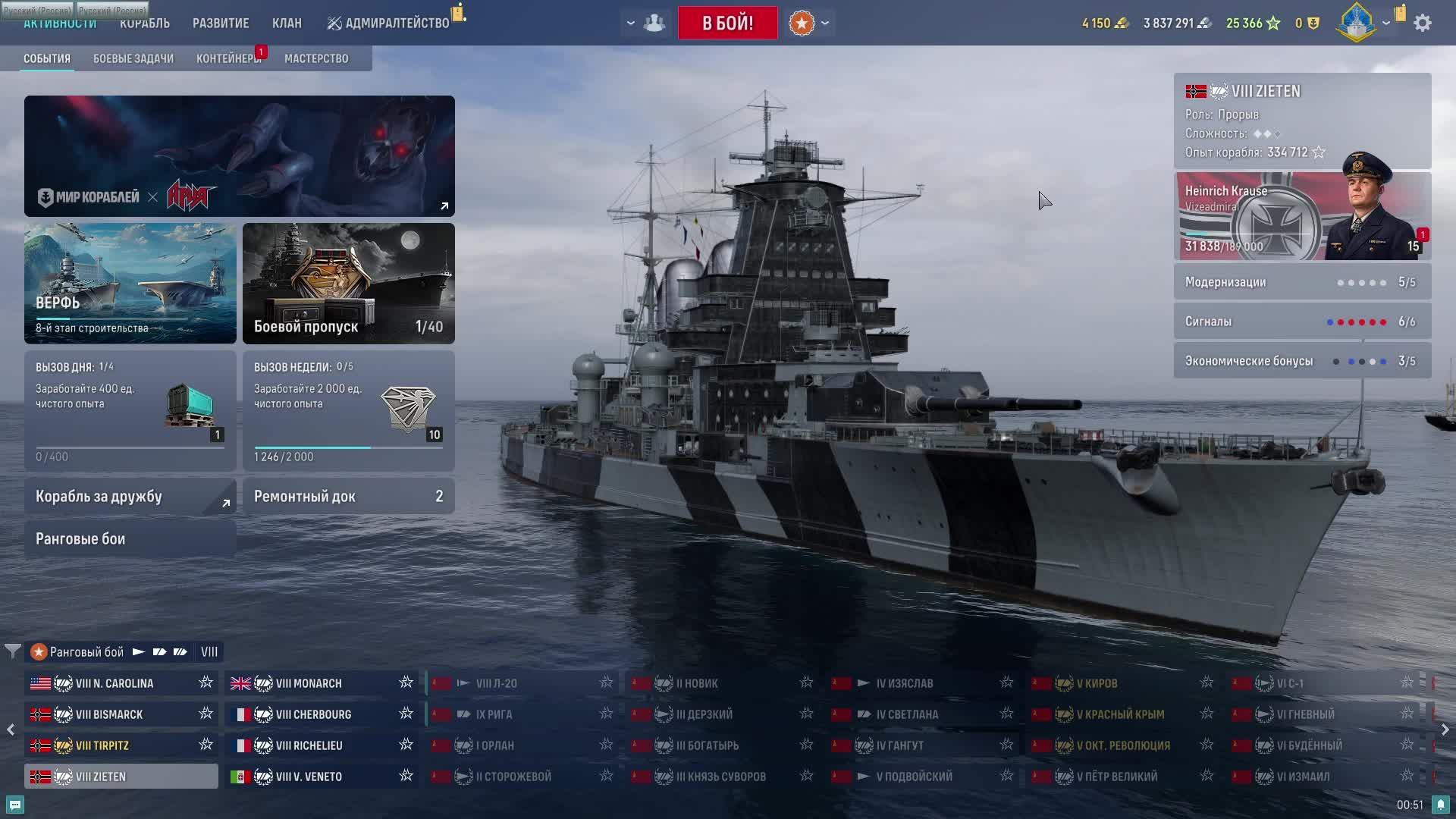The image size is (1456, 819).
Task: Open settings via the gear icon
Action: tap(1423, 23)
